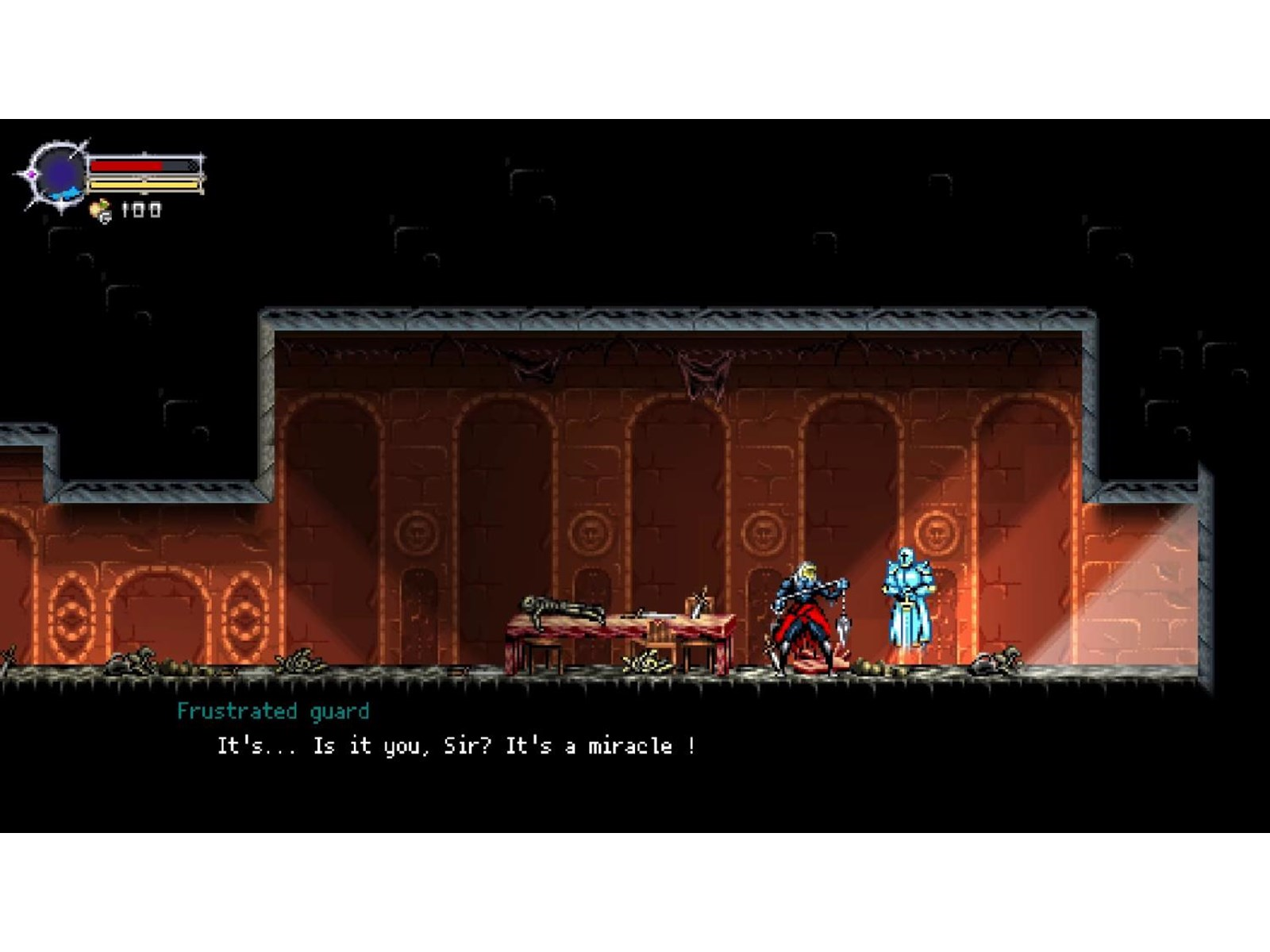Image resolution: width=1270 pixels, height=952 pixels.
Task: Click the player holding the flail weapon
Action: (x=802, y=611)
